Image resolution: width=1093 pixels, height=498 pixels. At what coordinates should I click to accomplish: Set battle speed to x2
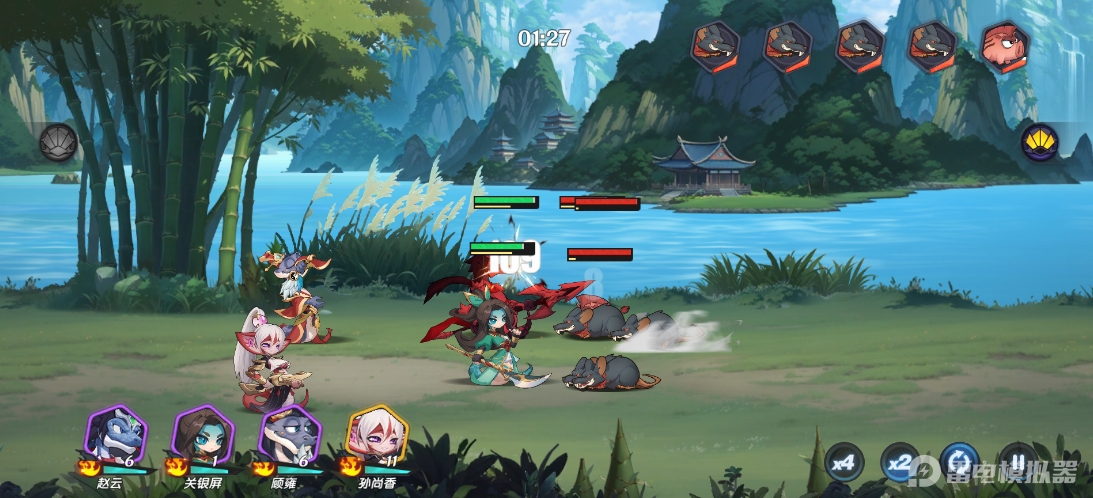pyautogui.click(x=901, y=462)
